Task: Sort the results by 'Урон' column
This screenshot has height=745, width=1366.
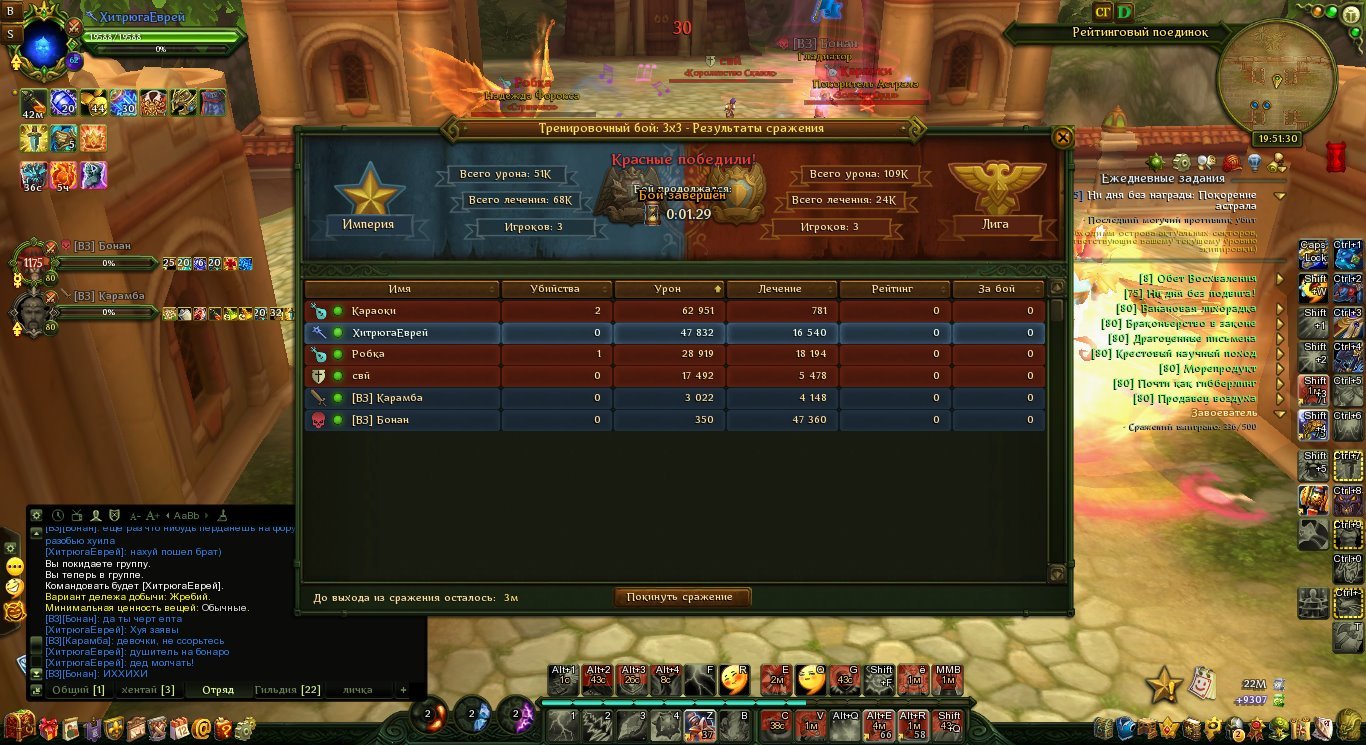Action: coord(668,289)
